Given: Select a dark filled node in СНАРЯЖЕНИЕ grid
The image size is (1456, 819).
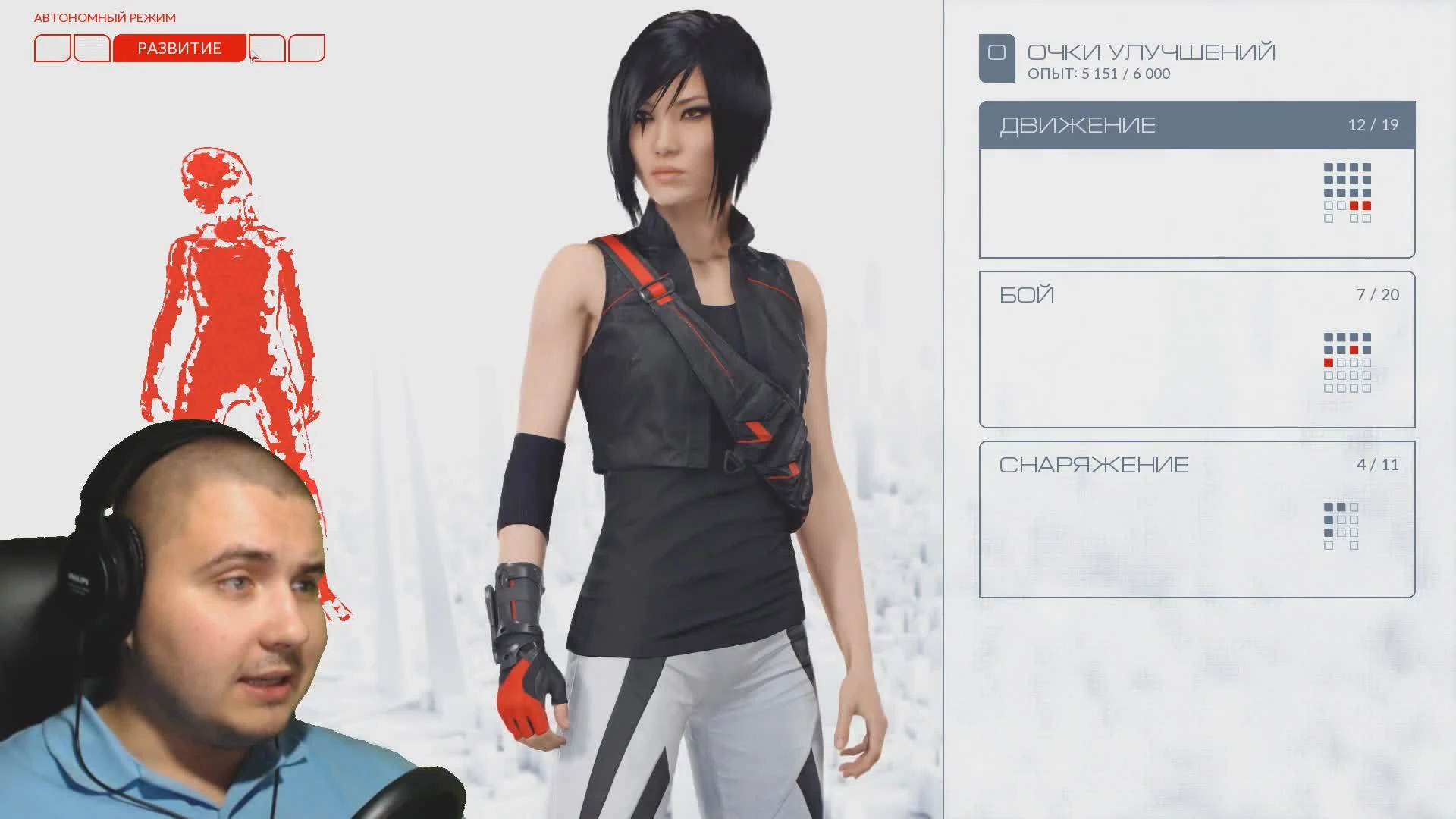Looking at the screenshot, I should (1329, 507).
